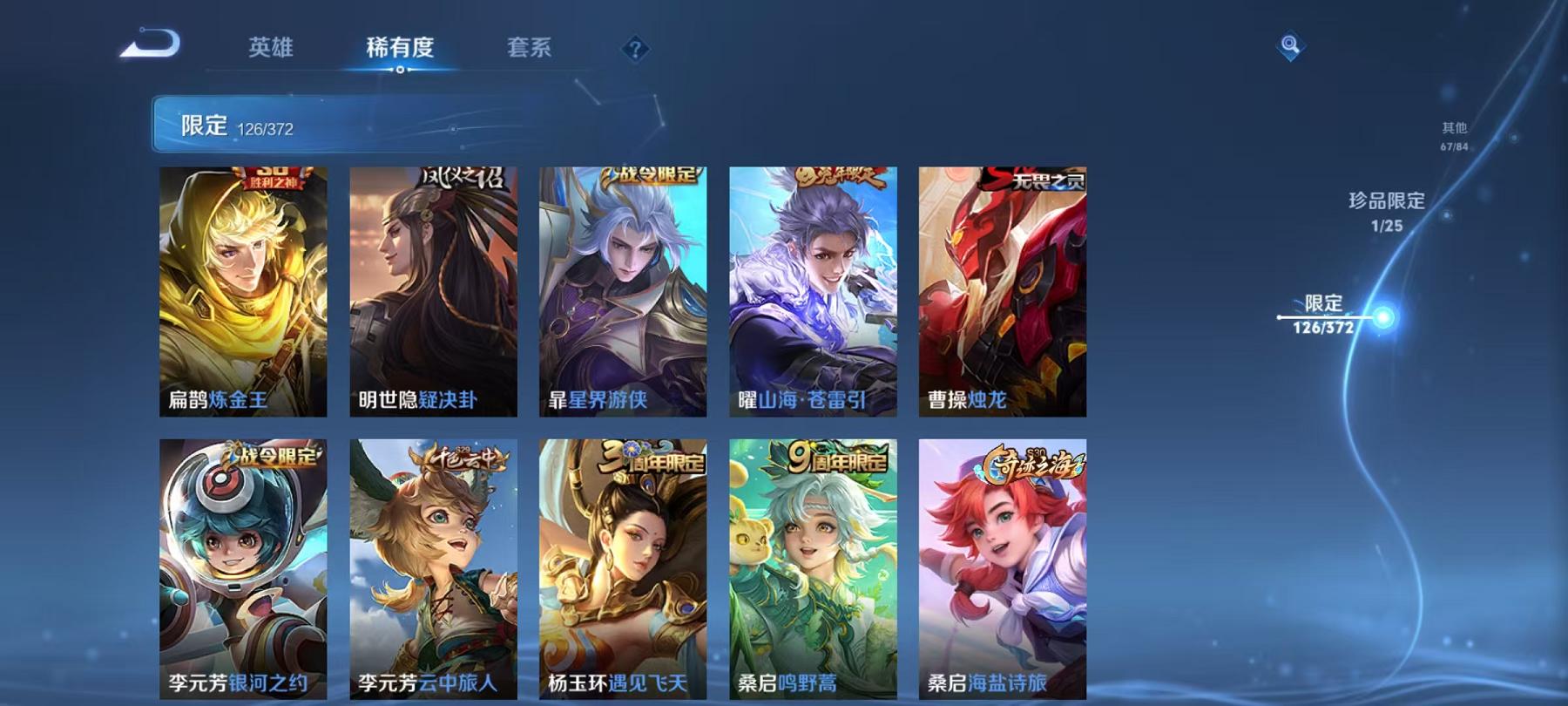Click the help question mark icon beside the tabs
The image size is (1568, 706).
point(636,49)
